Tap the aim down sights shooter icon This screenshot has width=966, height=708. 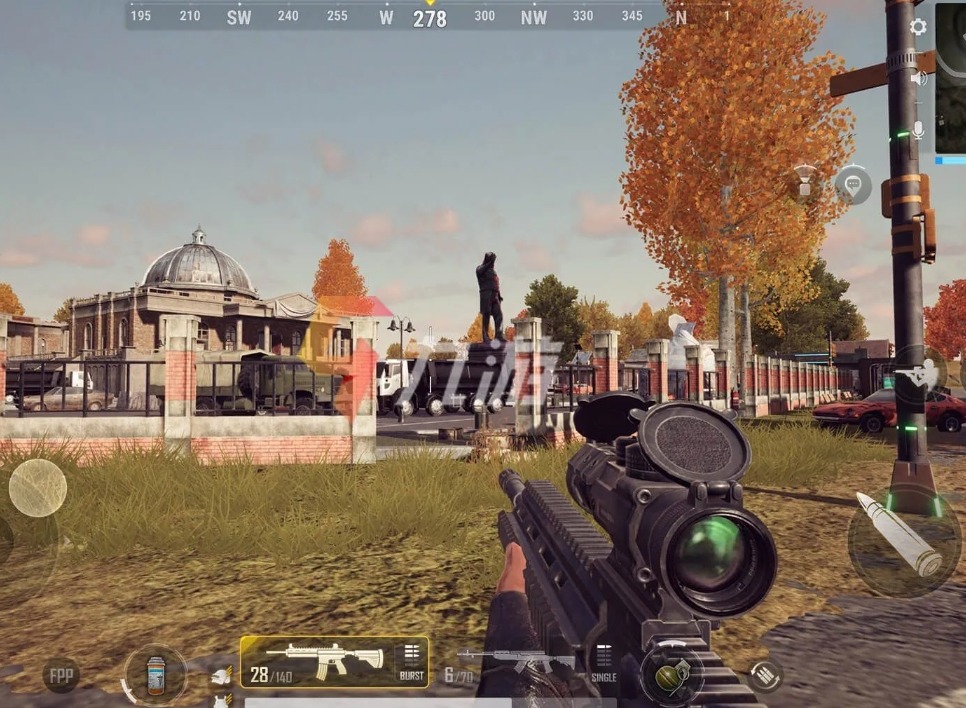point(916,376)
